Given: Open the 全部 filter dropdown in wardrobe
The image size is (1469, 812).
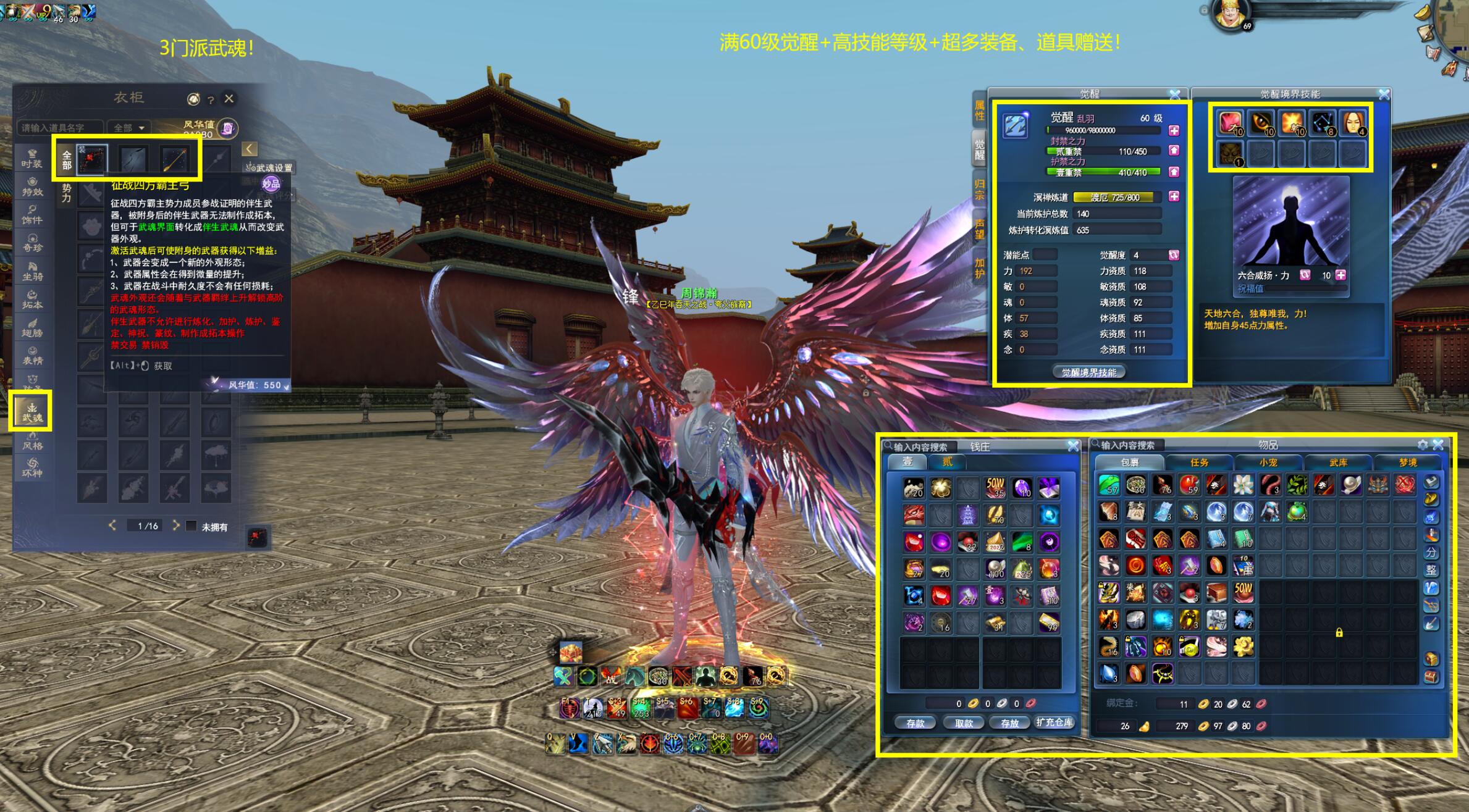Looking at the screenshot, I should point(128,128).
